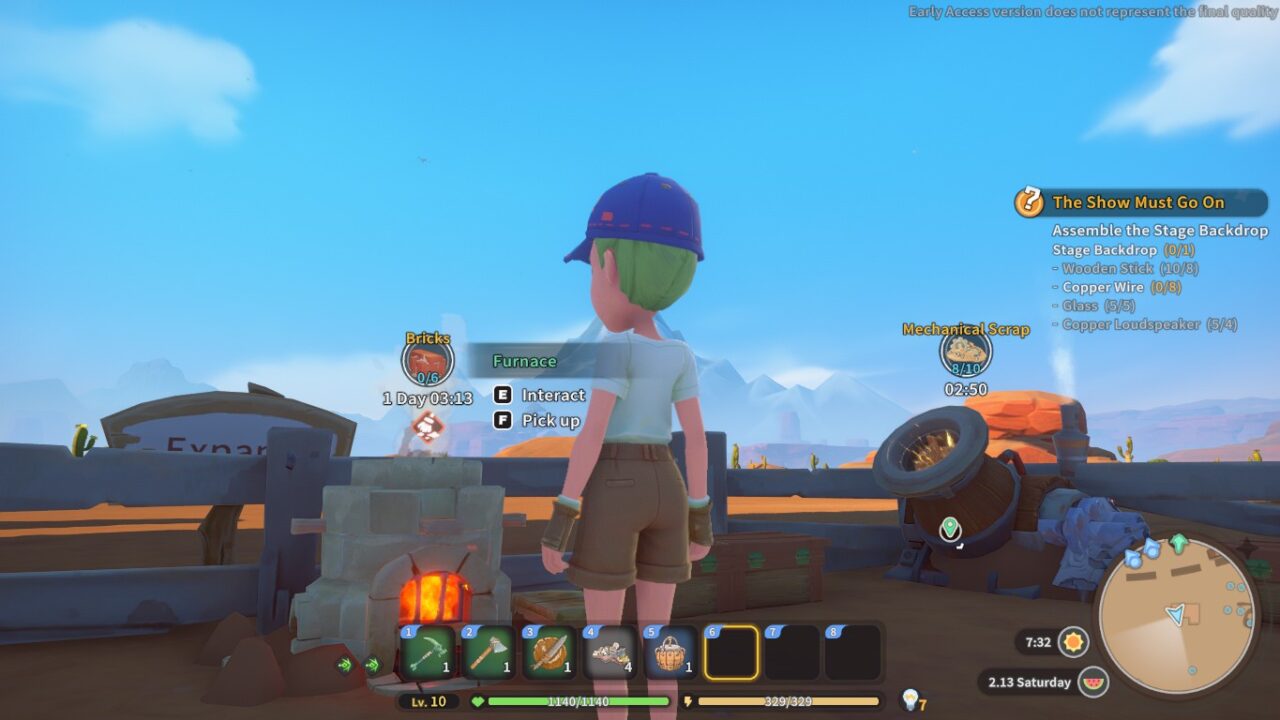Select the empty highlighted hotbar slot 6
Image resolution: width=1280 pixels, height=720 pixels.
(x=733, y=654)
